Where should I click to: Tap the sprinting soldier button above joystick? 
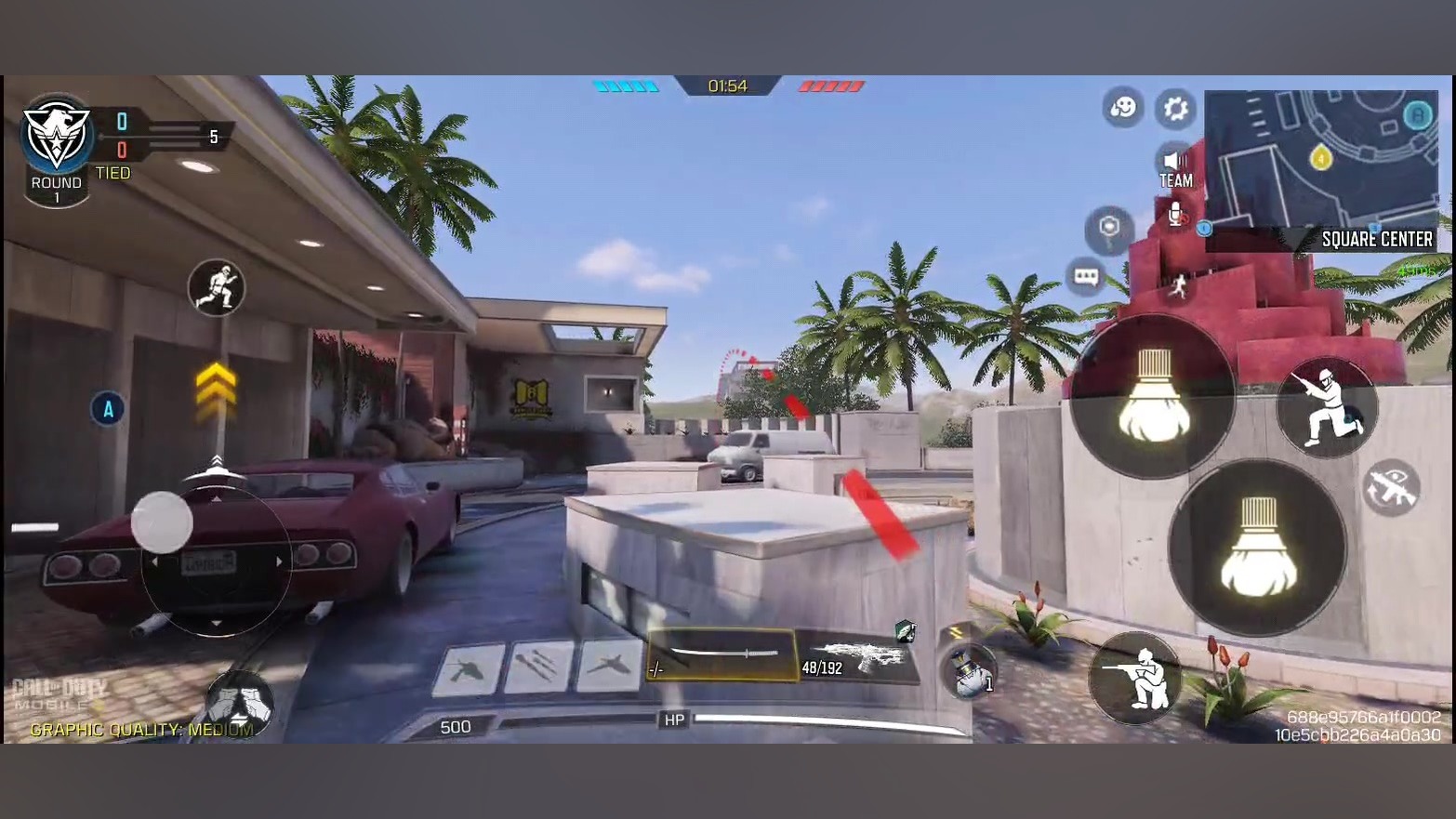coord(217,287)
